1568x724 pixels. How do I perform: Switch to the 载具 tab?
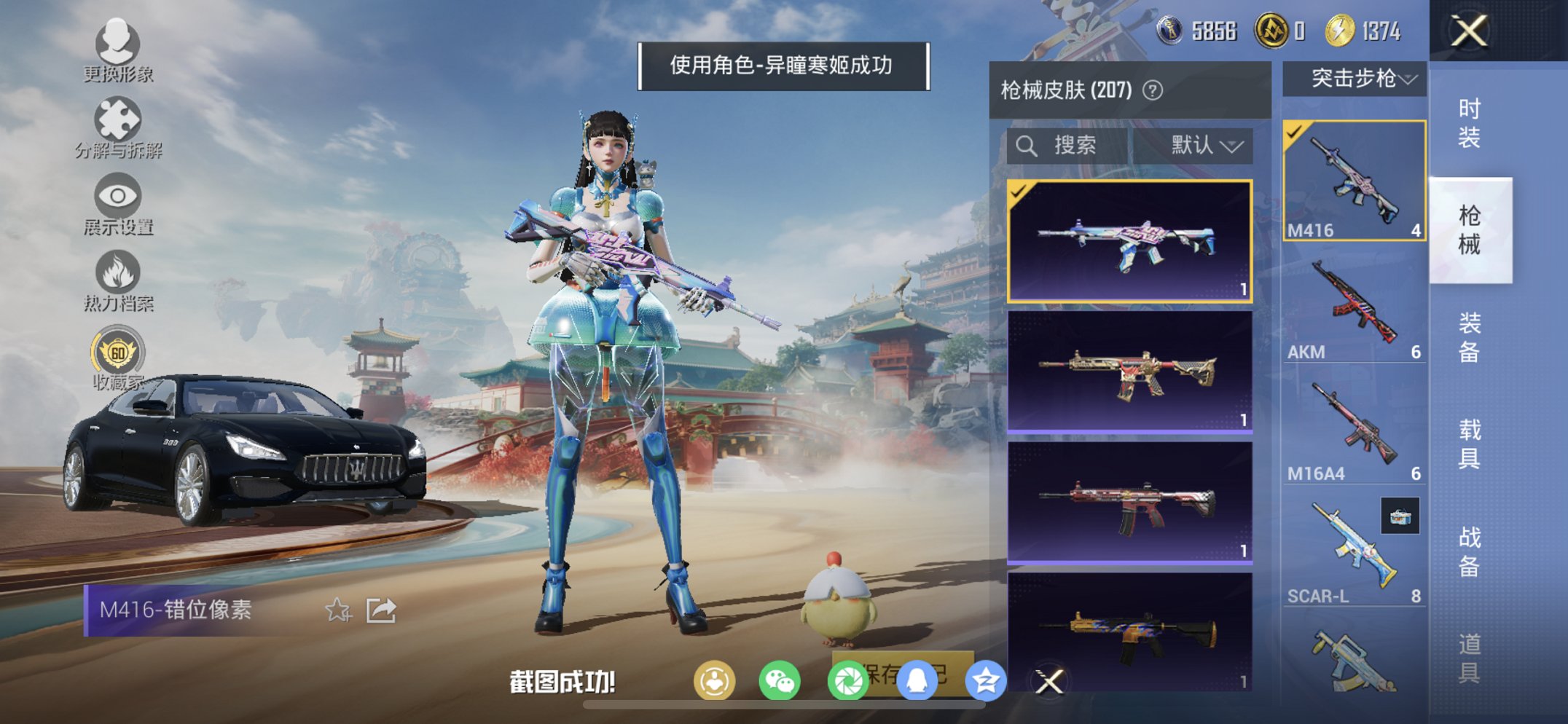point(1470,444)
